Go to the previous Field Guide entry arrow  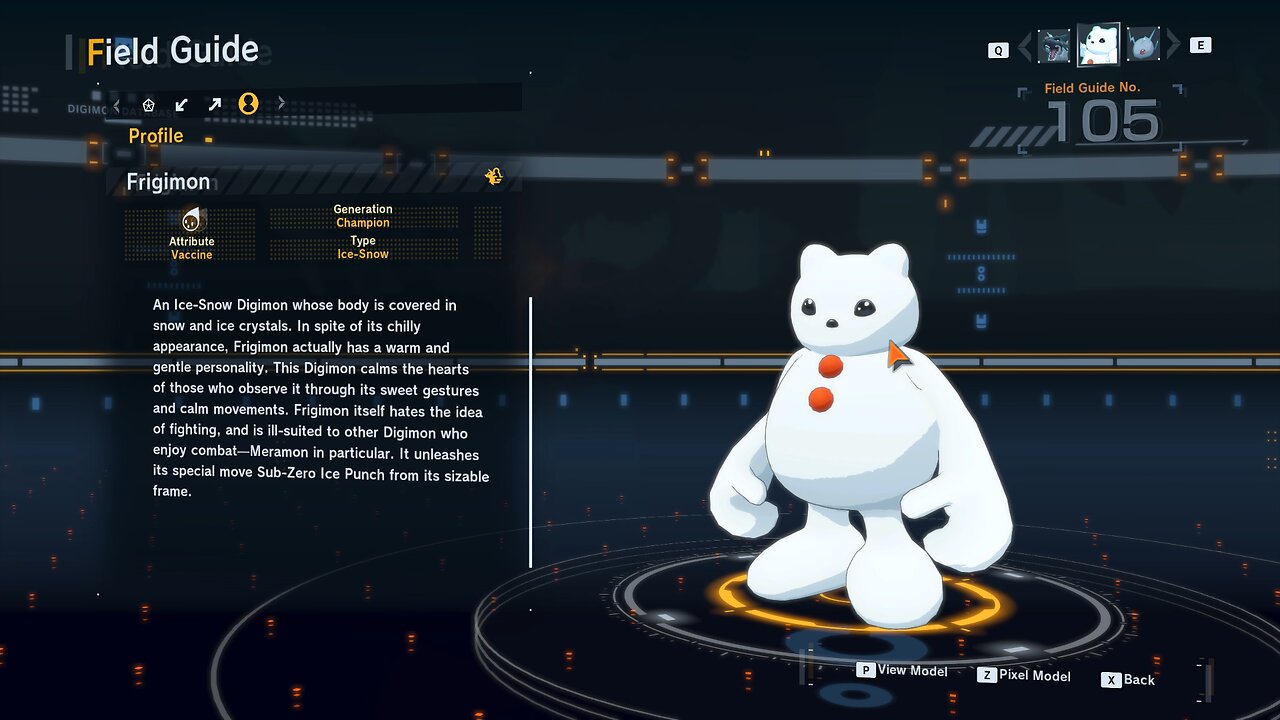[1024, 45]
